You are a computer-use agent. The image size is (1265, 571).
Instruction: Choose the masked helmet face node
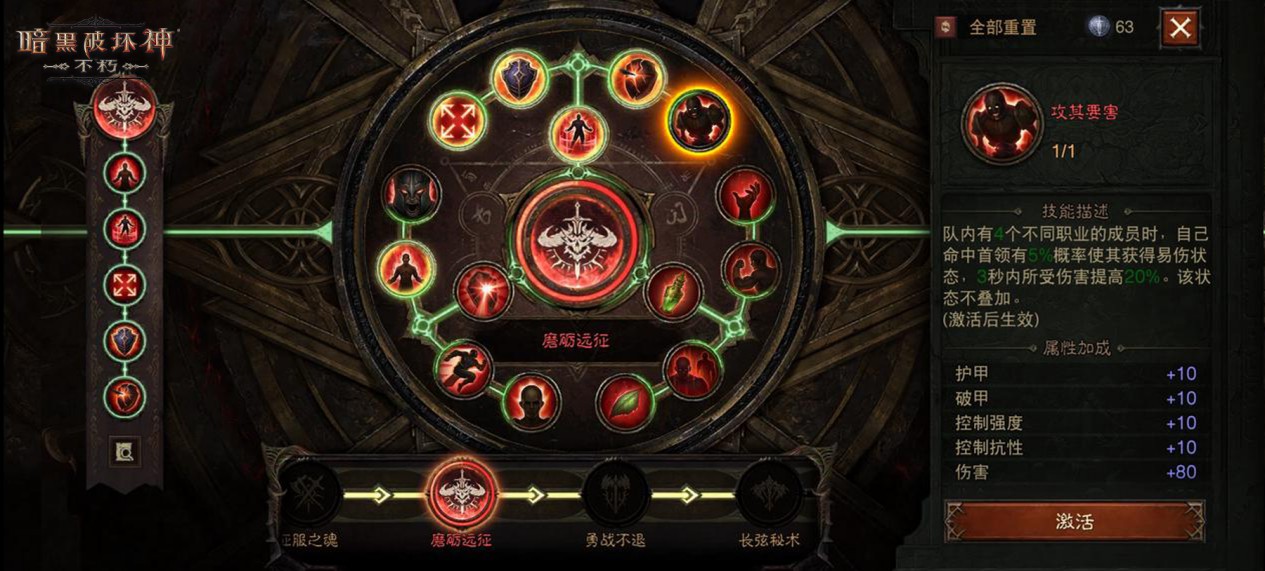point(409,194)
